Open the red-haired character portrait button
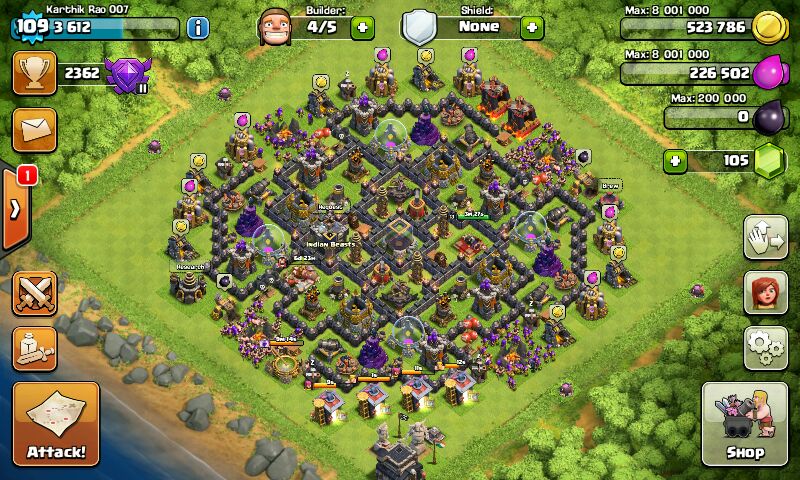 point(765,292)
